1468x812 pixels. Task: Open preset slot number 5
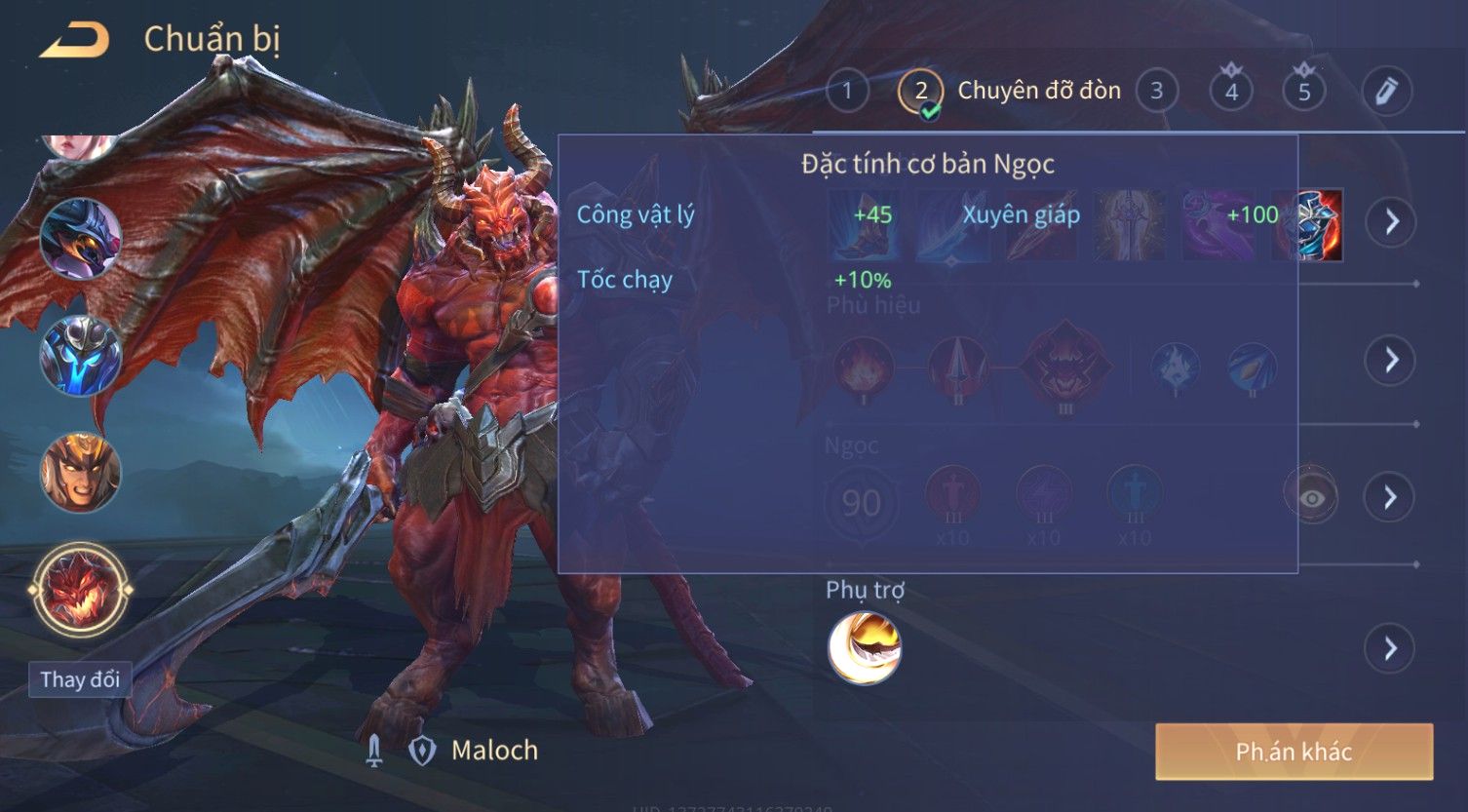[1304, 92]
